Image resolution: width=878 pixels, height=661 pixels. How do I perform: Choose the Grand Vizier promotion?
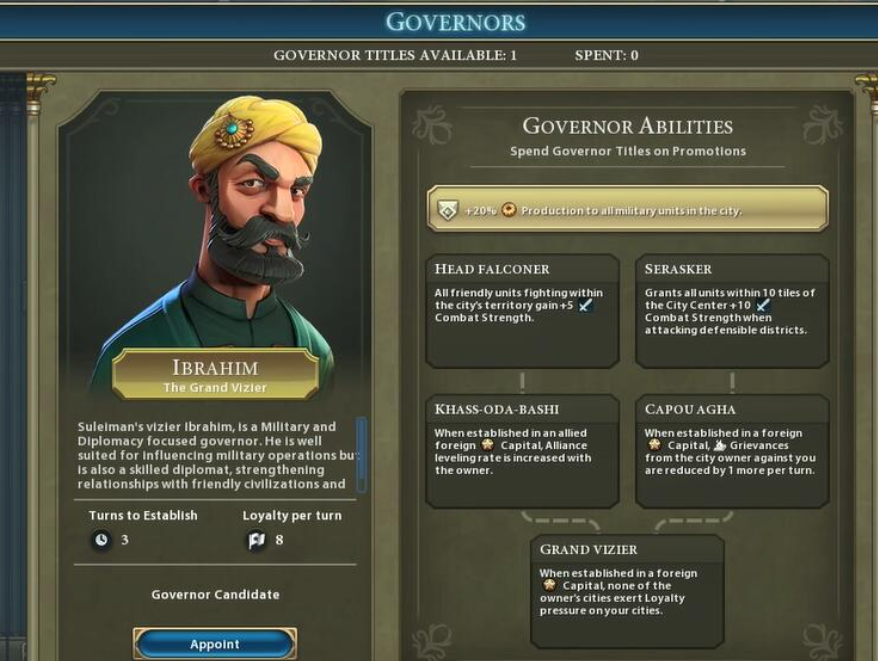tap(627, 591)
